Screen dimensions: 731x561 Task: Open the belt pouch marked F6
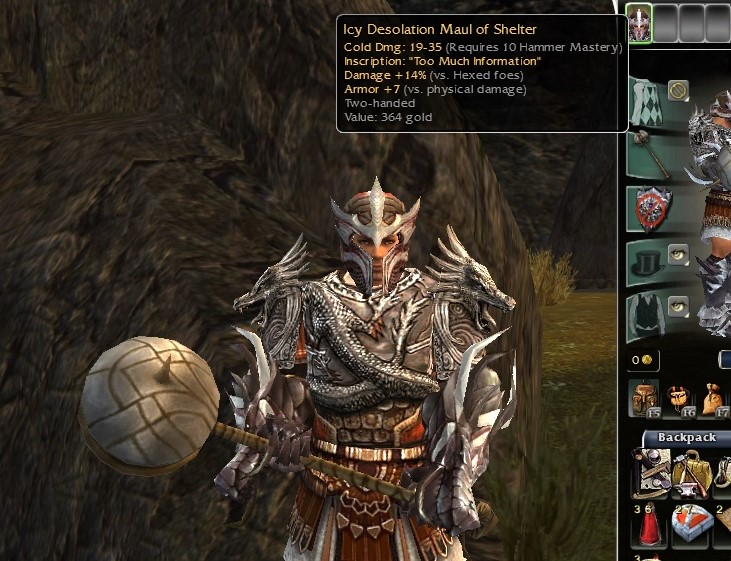point(678,398)
